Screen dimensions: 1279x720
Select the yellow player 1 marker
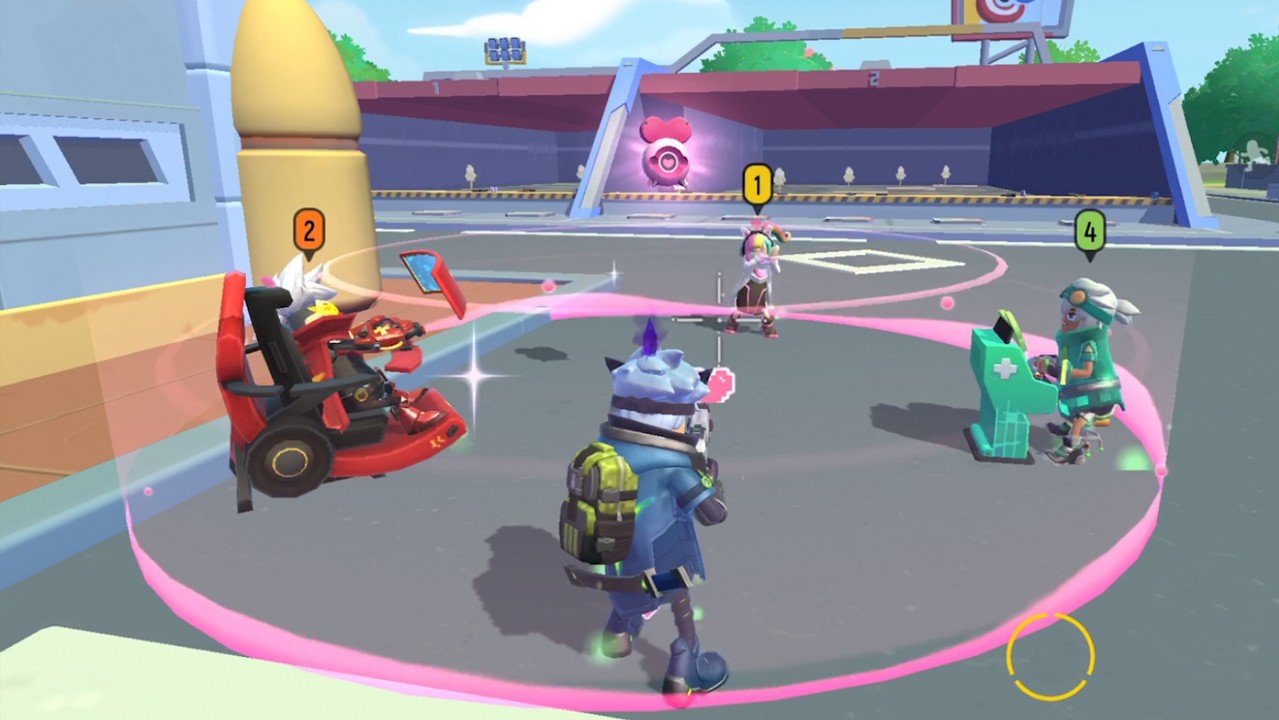pos(757,186)
